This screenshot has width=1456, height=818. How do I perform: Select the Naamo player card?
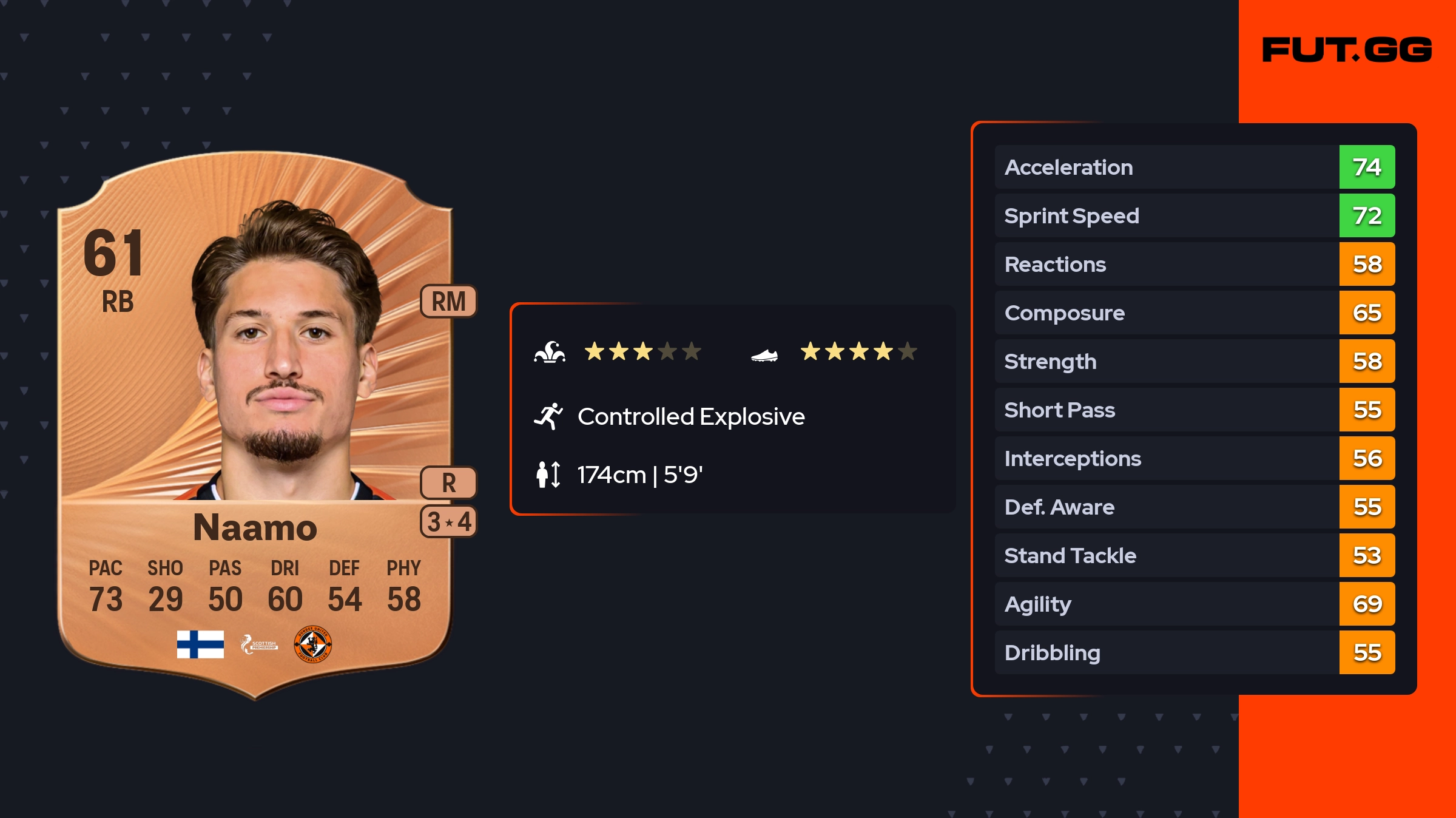point(255,425)
